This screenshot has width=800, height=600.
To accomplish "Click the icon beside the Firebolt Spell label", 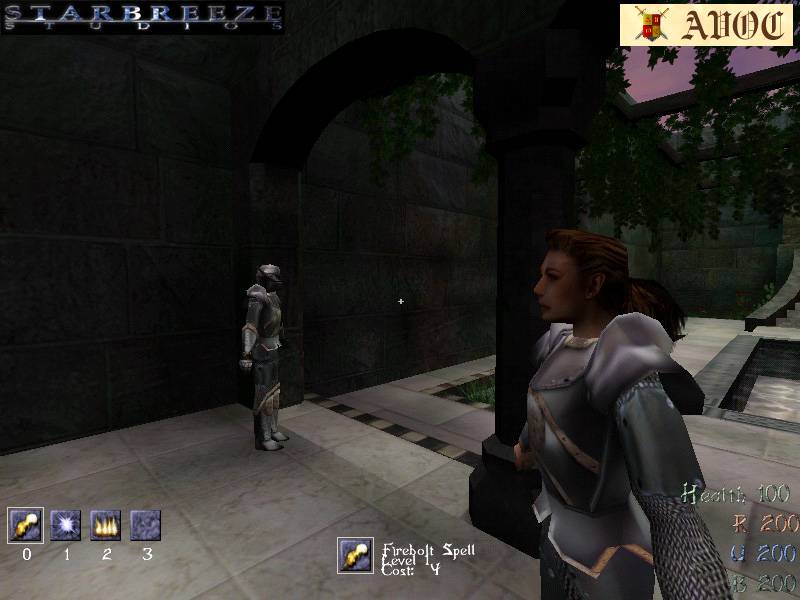I will pos(355,555).
